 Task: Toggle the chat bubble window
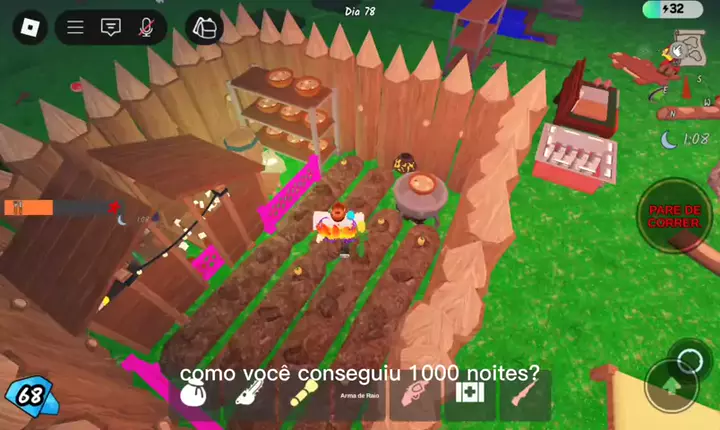pos(111,28)
